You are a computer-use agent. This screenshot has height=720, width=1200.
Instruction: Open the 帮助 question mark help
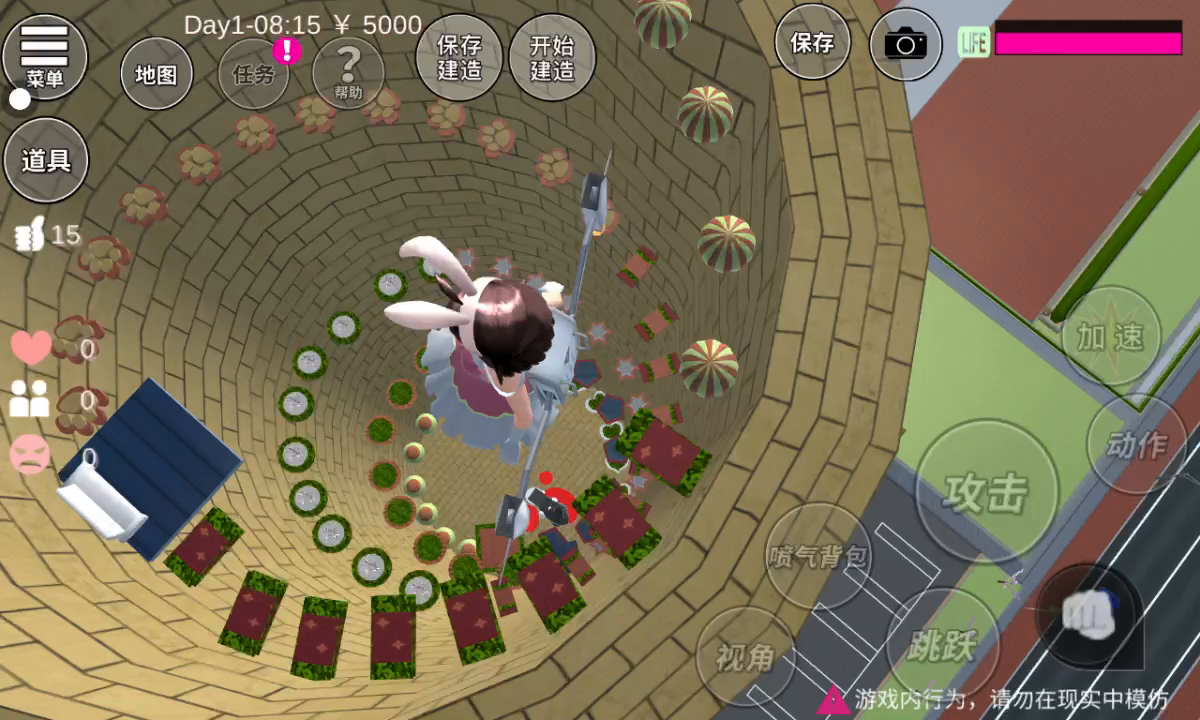(348, 72)
